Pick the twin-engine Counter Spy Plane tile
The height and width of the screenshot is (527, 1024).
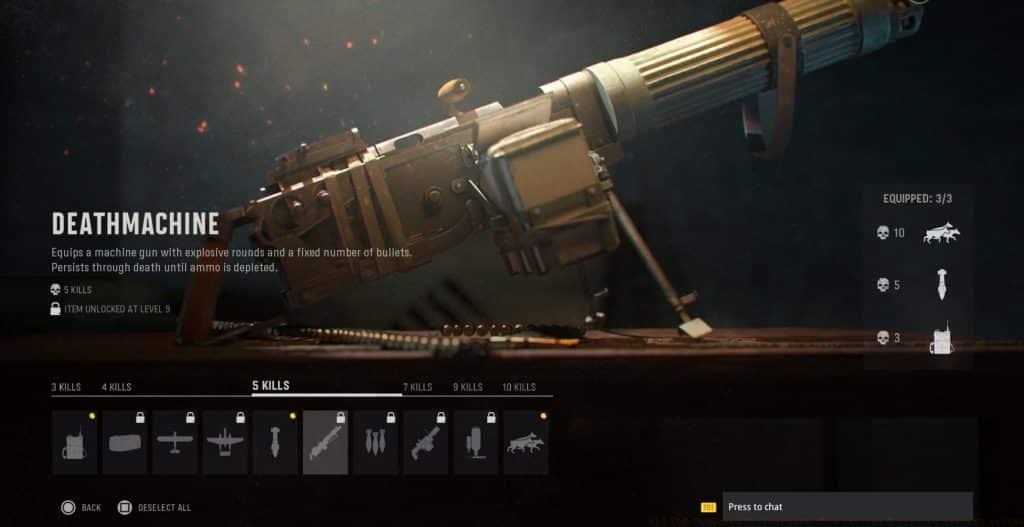click(x=225, y=442)
